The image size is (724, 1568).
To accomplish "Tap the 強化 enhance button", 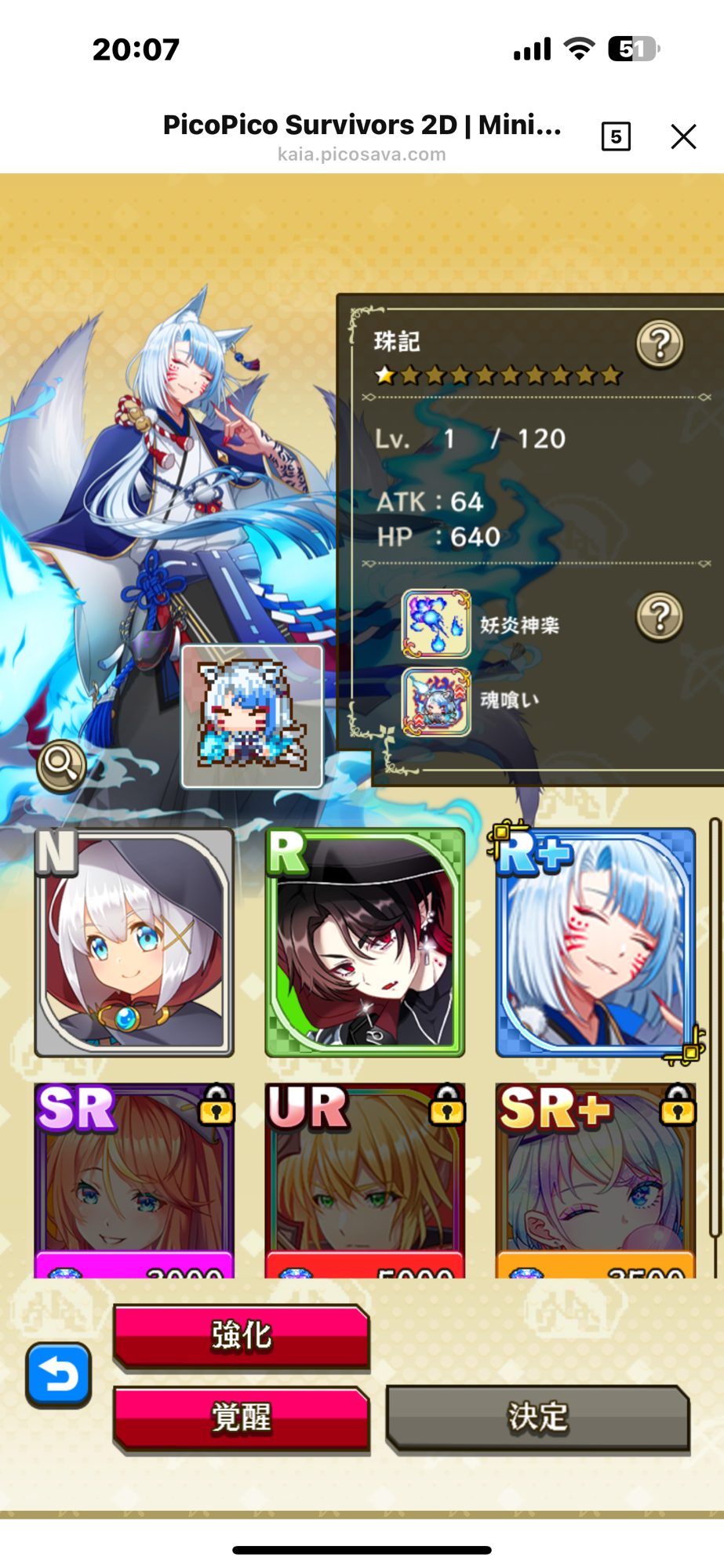I will [x=242, y=1335].
